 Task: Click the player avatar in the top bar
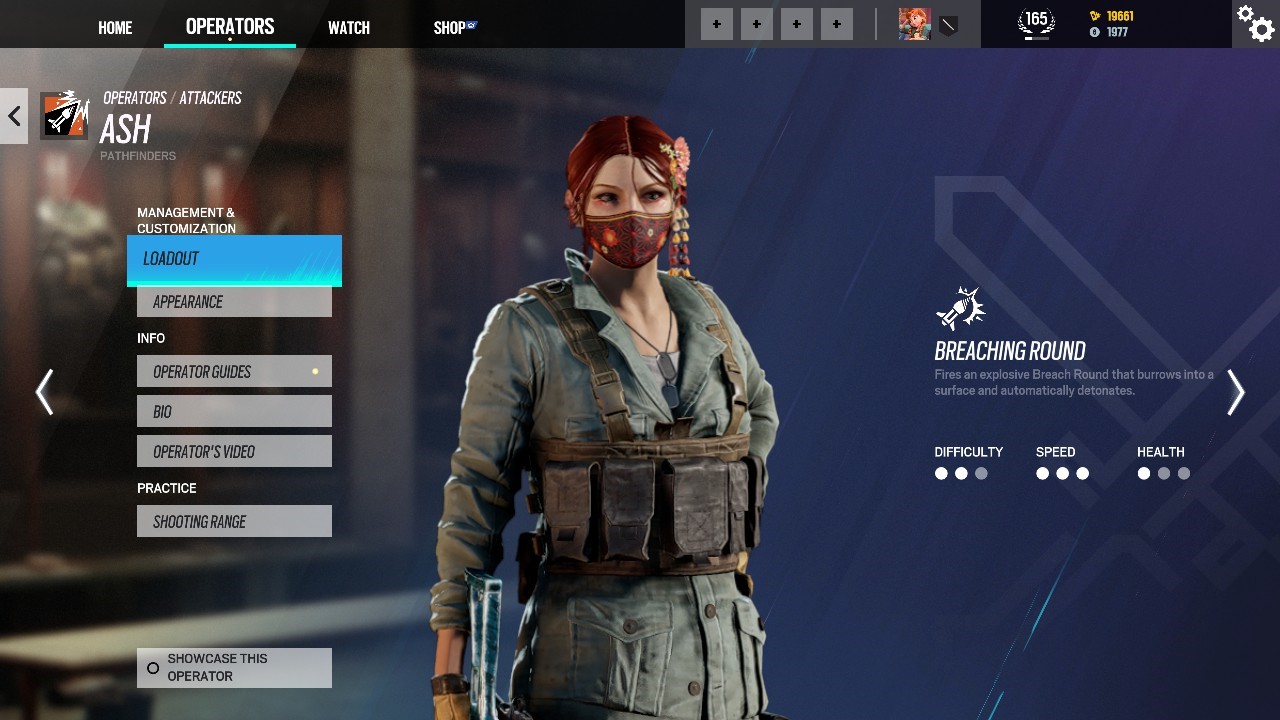coord(915,23)
